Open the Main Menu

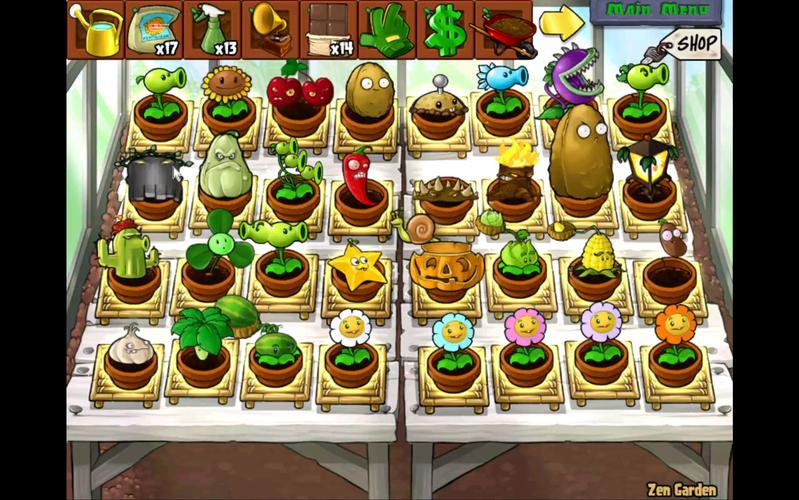[x=658, y=11]
